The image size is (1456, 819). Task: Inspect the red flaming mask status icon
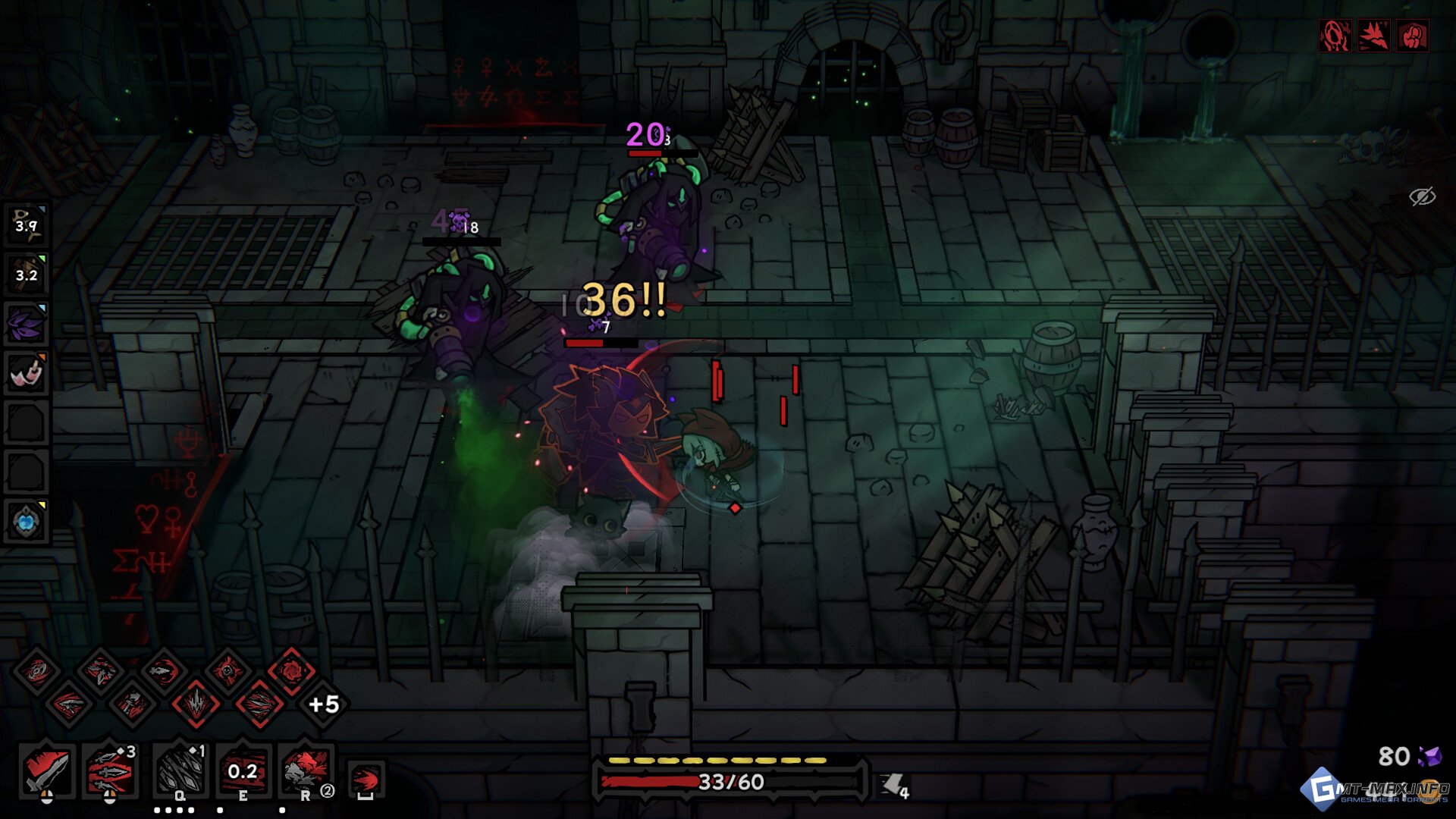coord(1335,36)
